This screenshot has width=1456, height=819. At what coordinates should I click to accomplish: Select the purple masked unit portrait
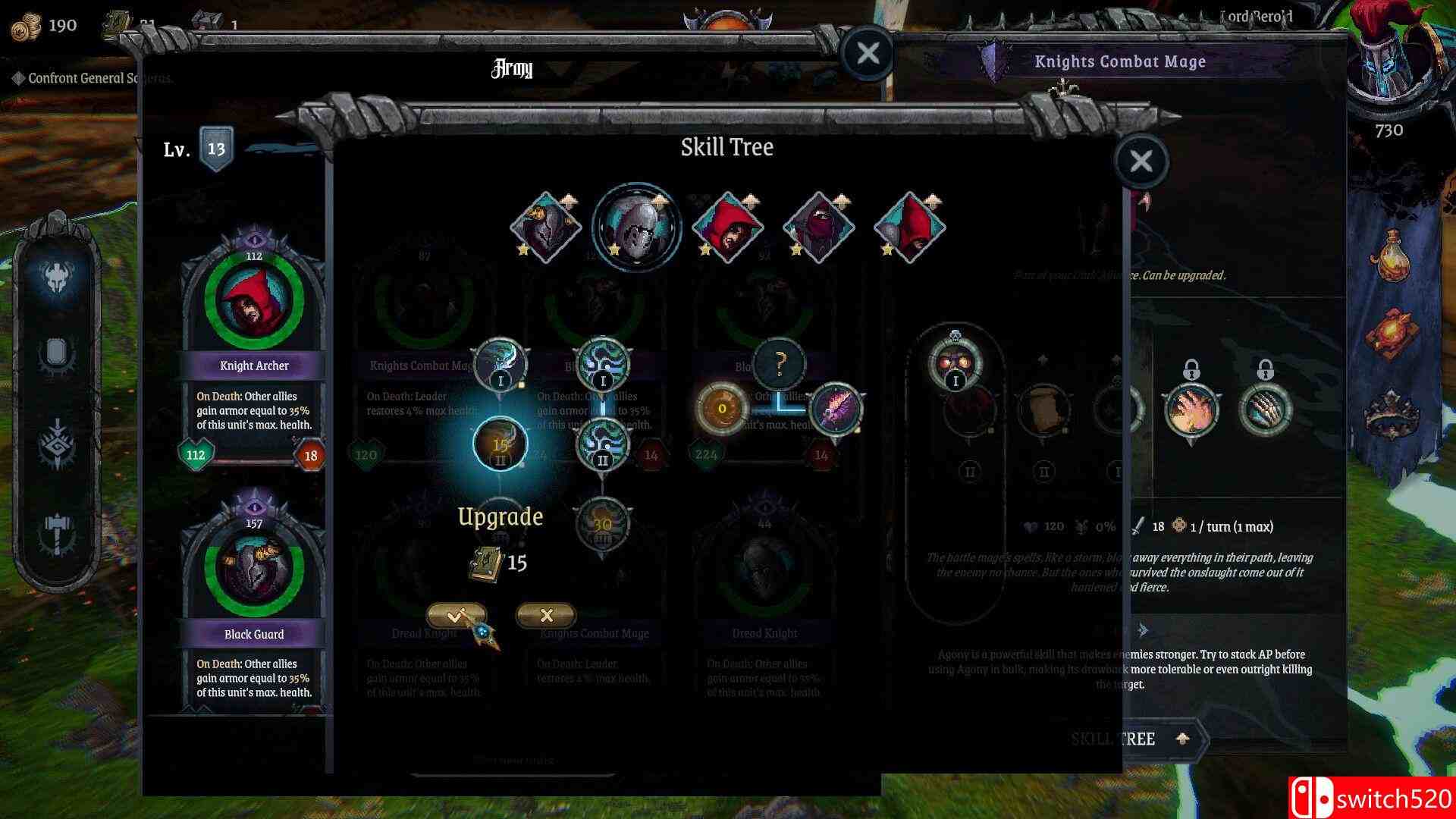(x=819, y=227)
